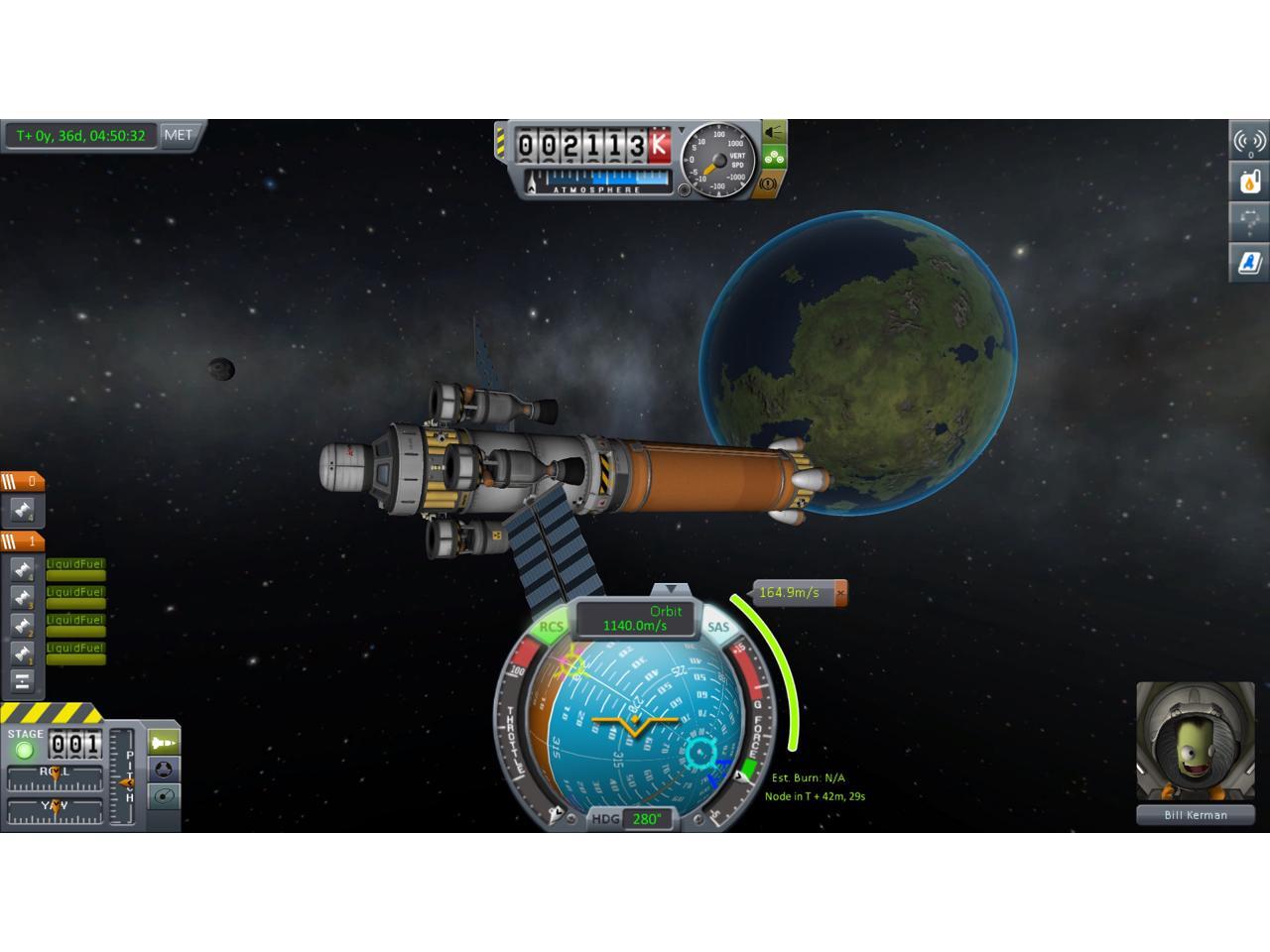
Task: Open the resources fuel panel
Action: 1249,181
